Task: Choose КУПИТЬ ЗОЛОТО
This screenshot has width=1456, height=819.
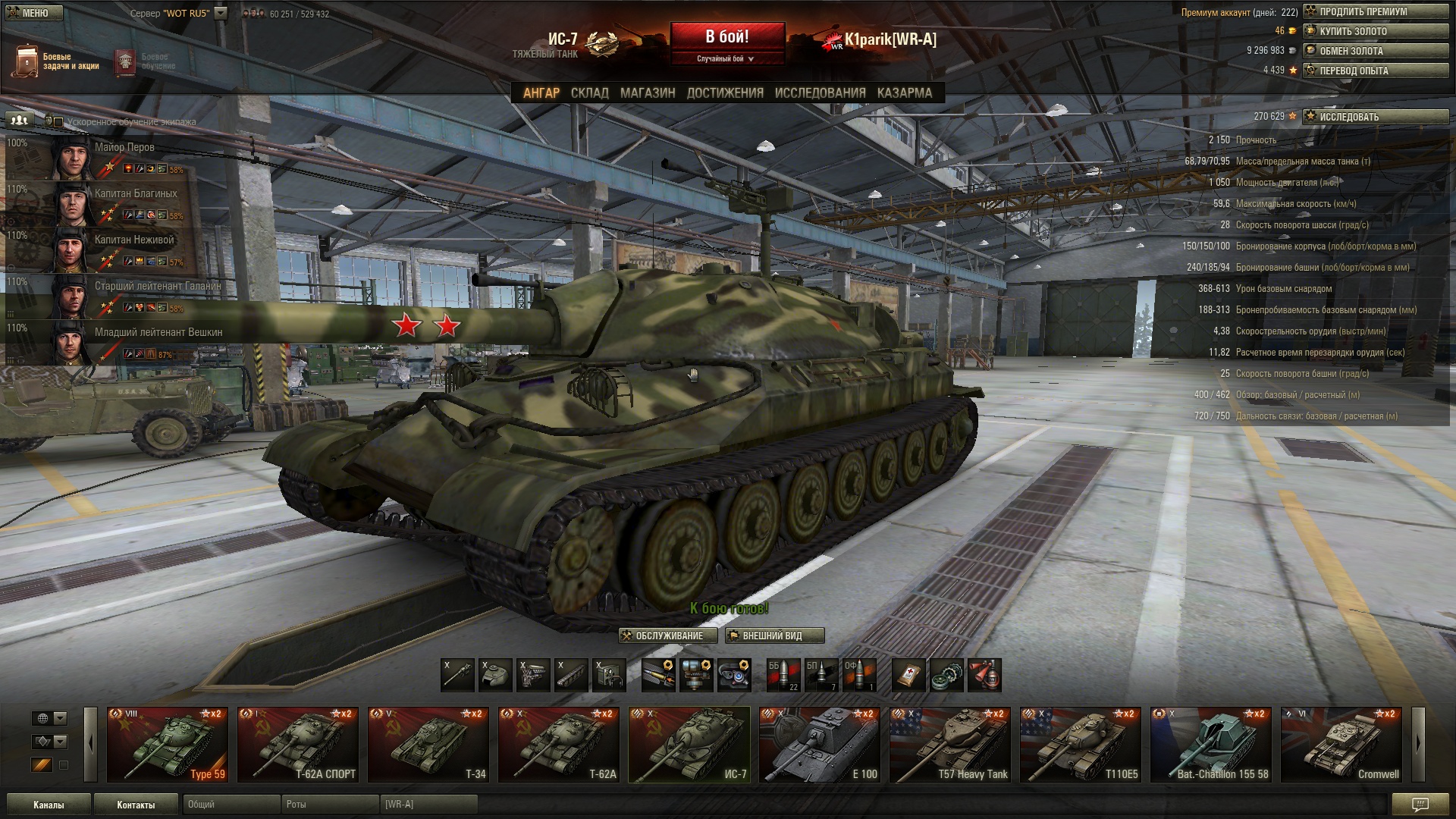Action: pos(1376,31)
